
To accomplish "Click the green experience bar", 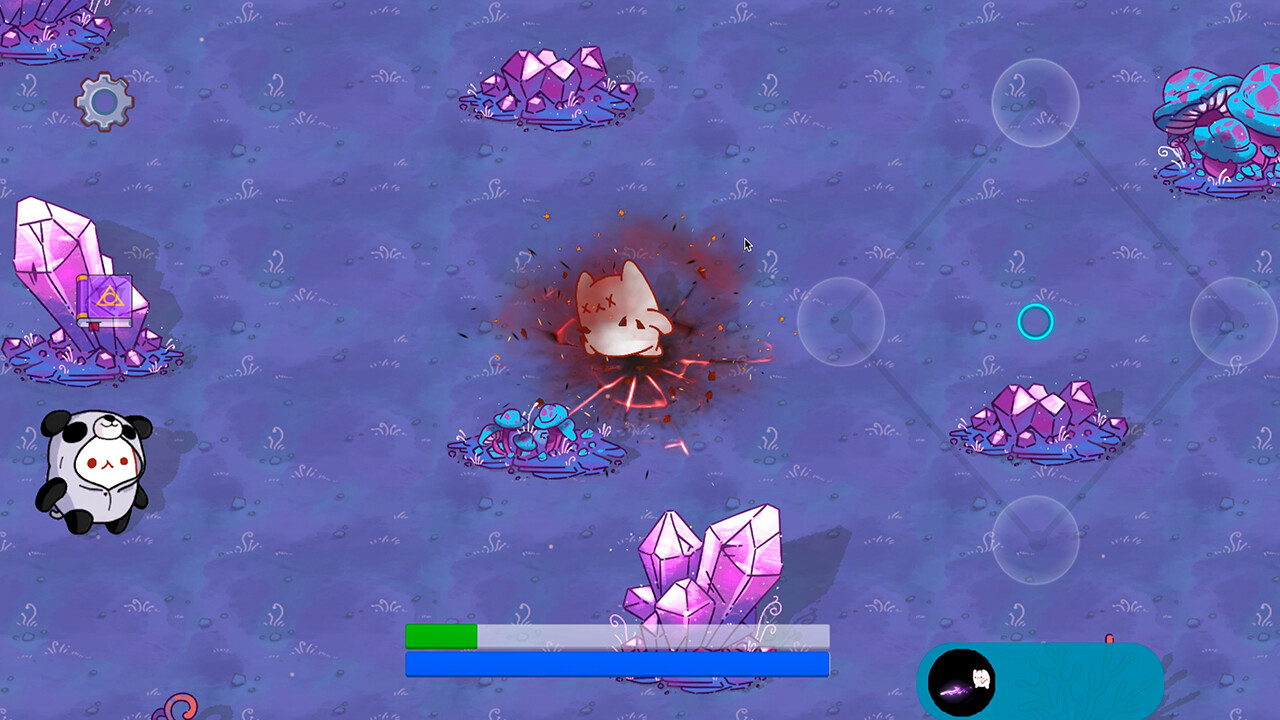I will point(440,634).
